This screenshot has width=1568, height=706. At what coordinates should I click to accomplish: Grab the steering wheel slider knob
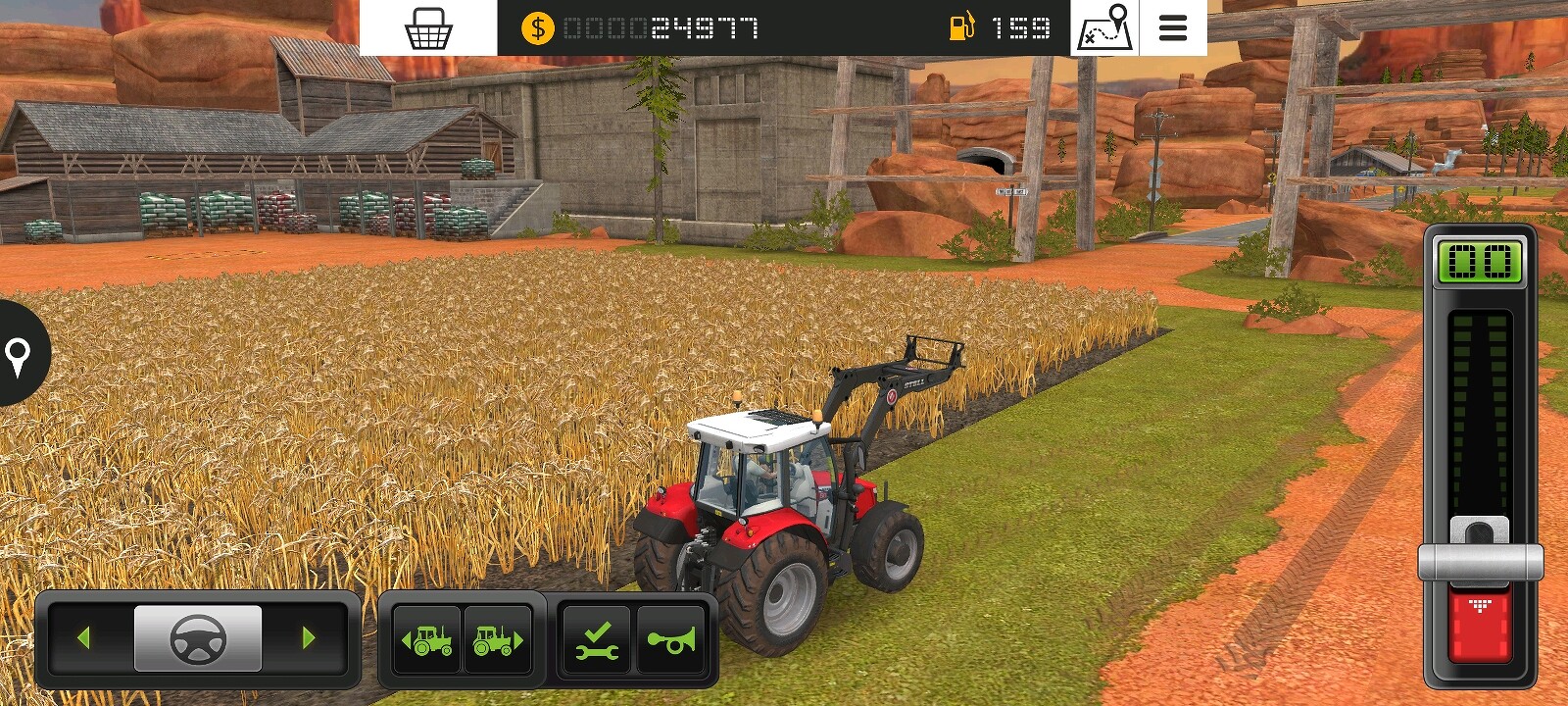(198, 638)
